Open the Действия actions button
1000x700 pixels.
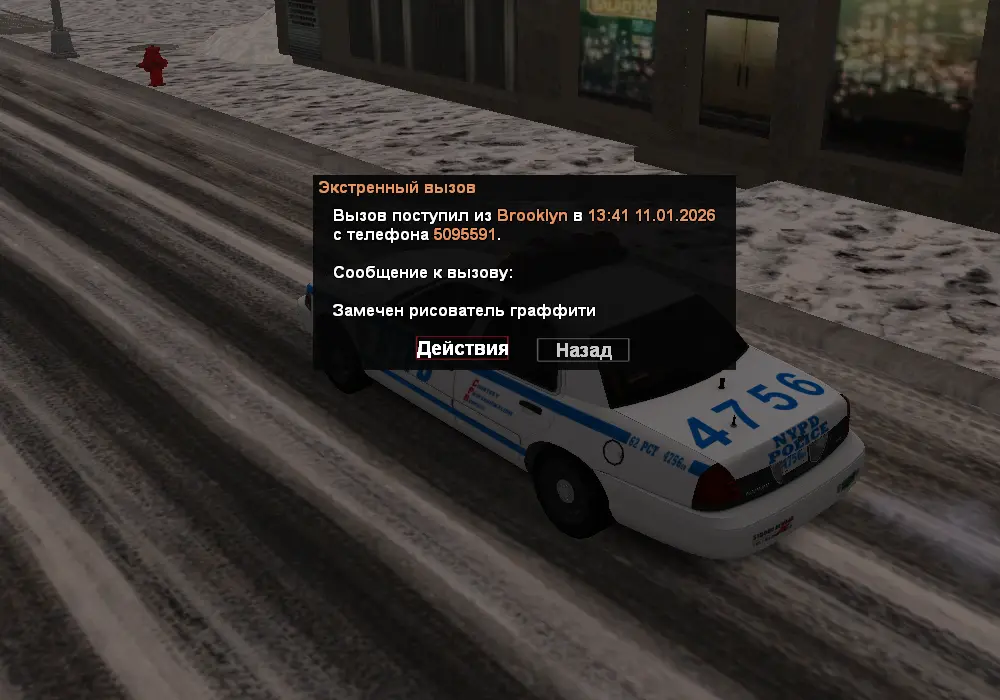pos(463,349)
